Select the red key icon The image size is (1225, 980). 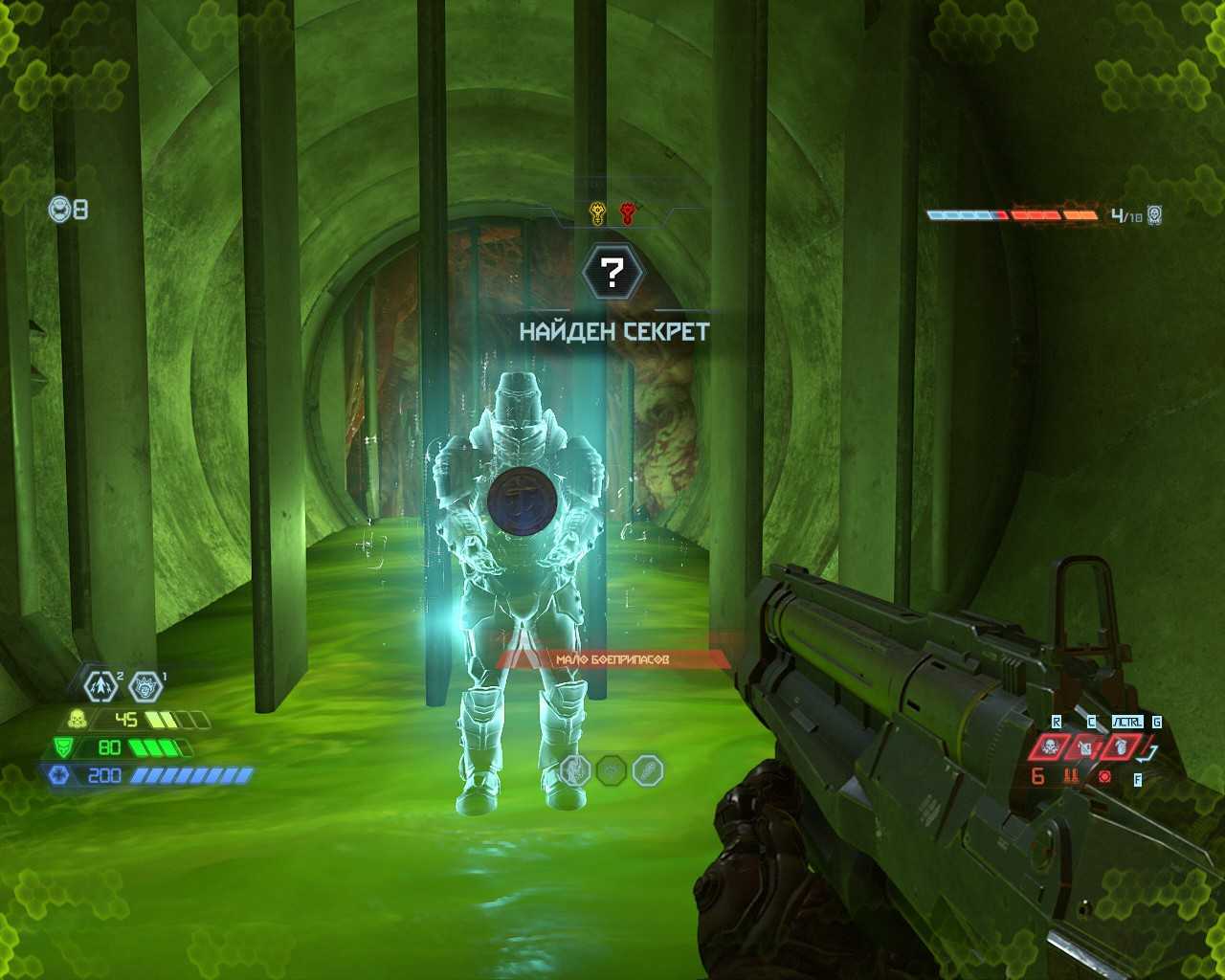[x=628, y=213]
